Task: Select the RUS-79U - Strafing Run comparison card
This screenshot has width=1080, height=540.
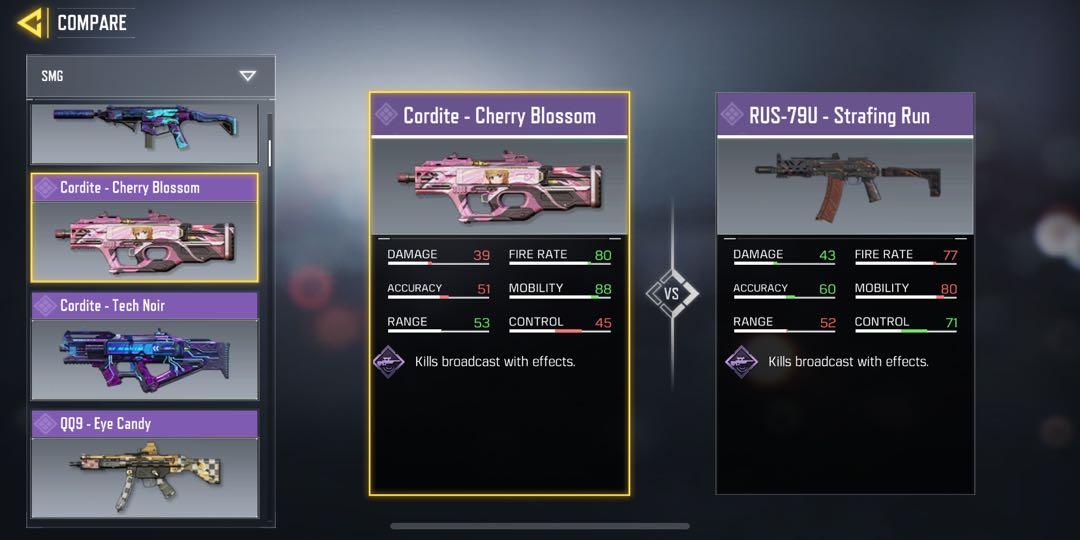Action: 845,293
